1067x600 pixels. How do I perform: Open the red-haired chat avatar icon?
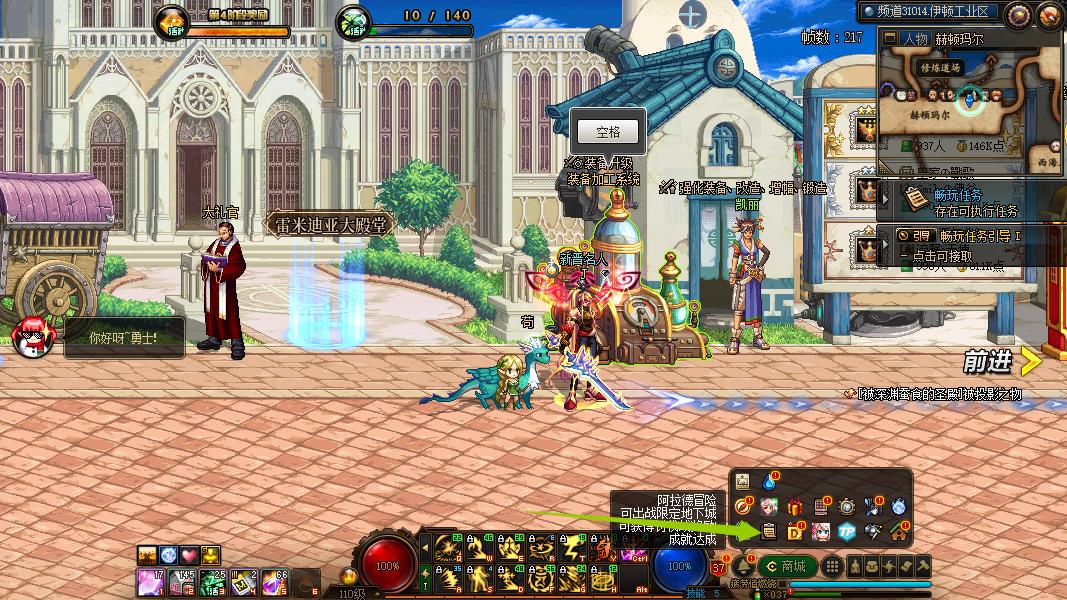33,337
